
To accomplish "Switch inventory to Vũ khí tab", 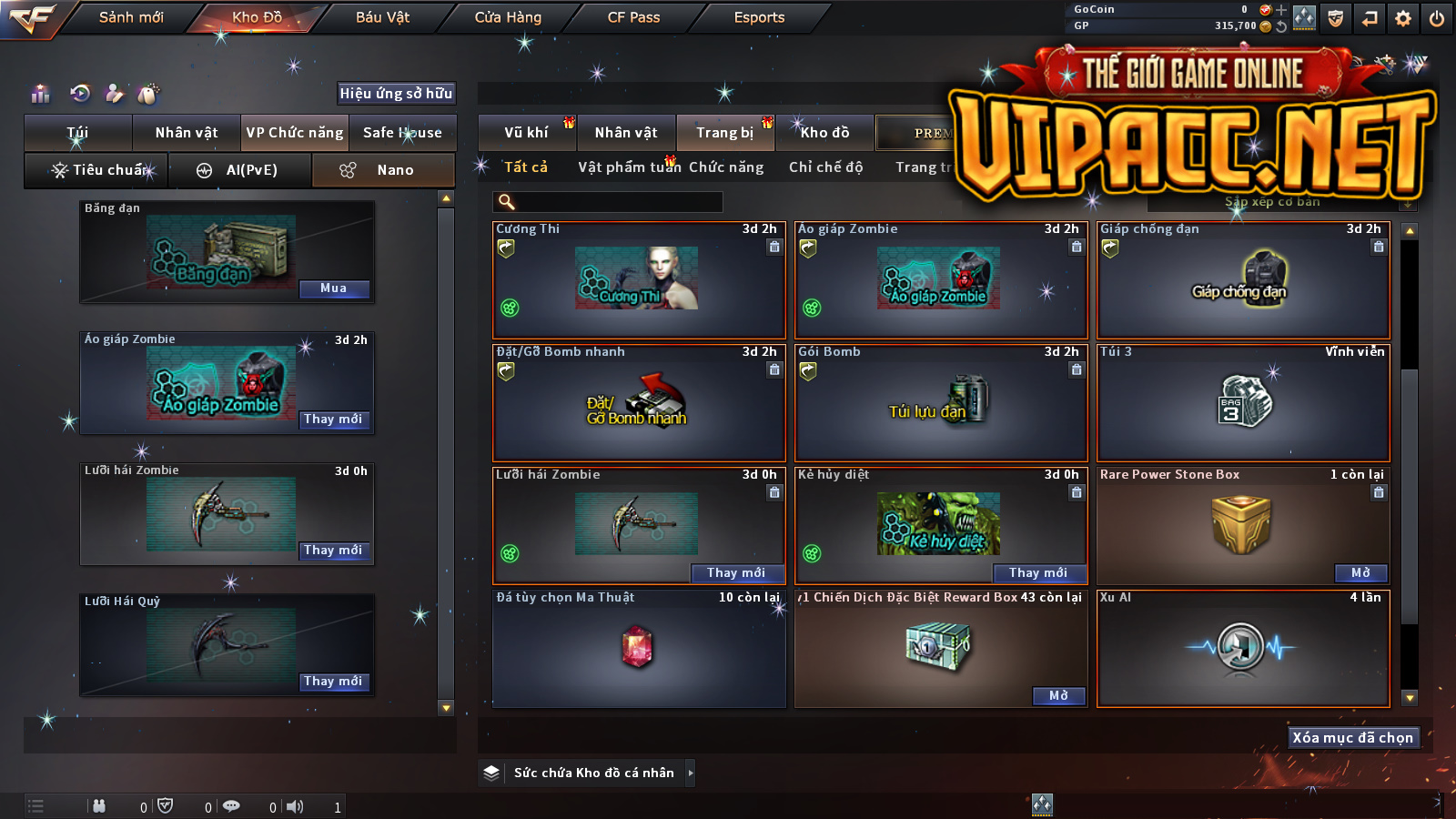I will pyautogui.click(x=526, y=133).
